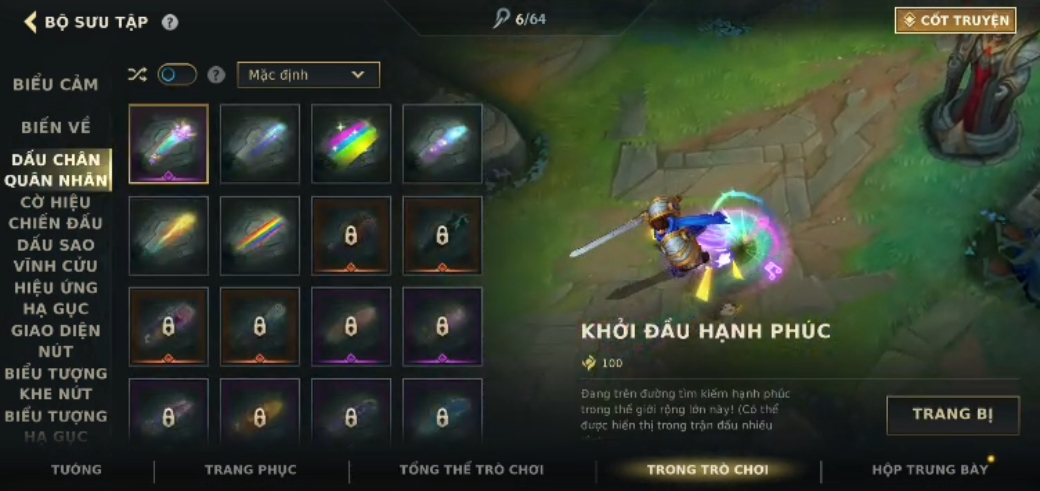Image resolution: width=1040 pixels, height=491 pixels.
Task: Select the Biến Về category
Action: 56,128
